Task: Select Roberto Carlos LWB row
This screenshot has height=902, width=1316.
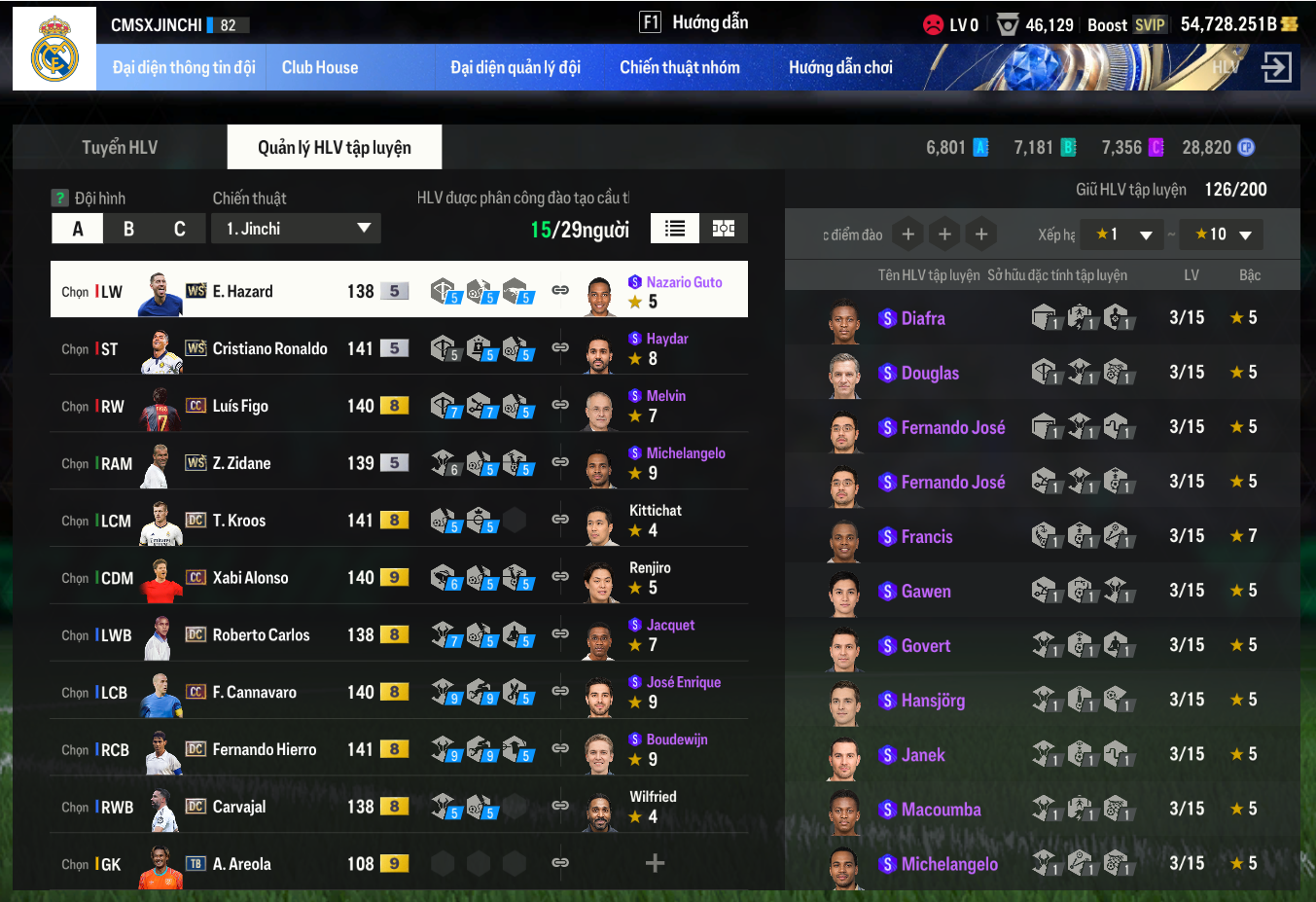Action: click(x=261, y=635)
